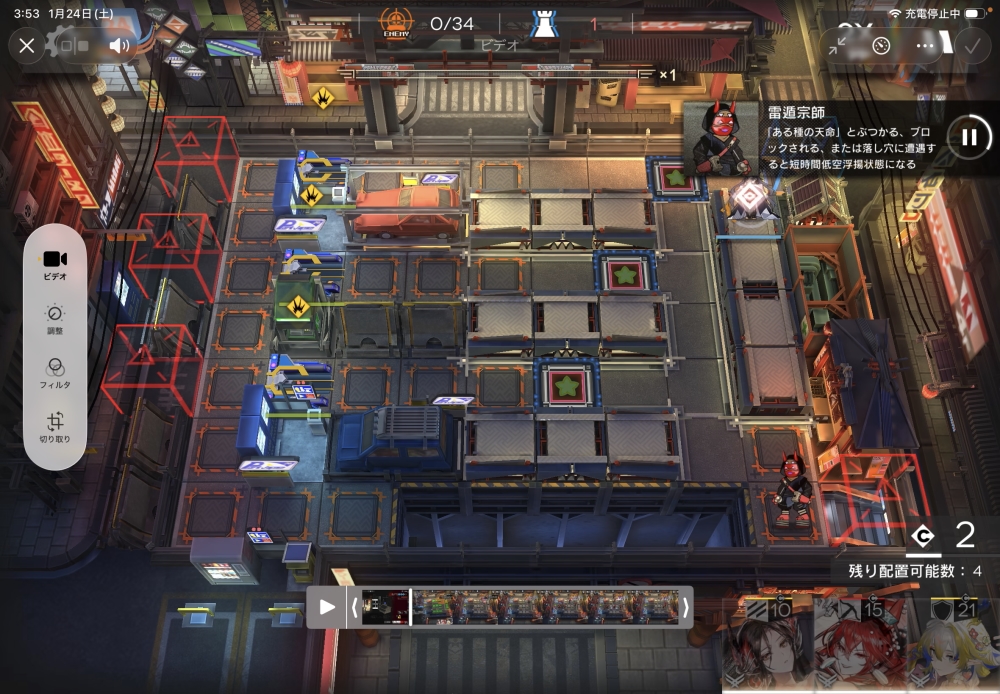The width and height of the screenshot is (1000, 694).
Task: Pause the battle with the pause button
Action: click(x=968, y=137)
